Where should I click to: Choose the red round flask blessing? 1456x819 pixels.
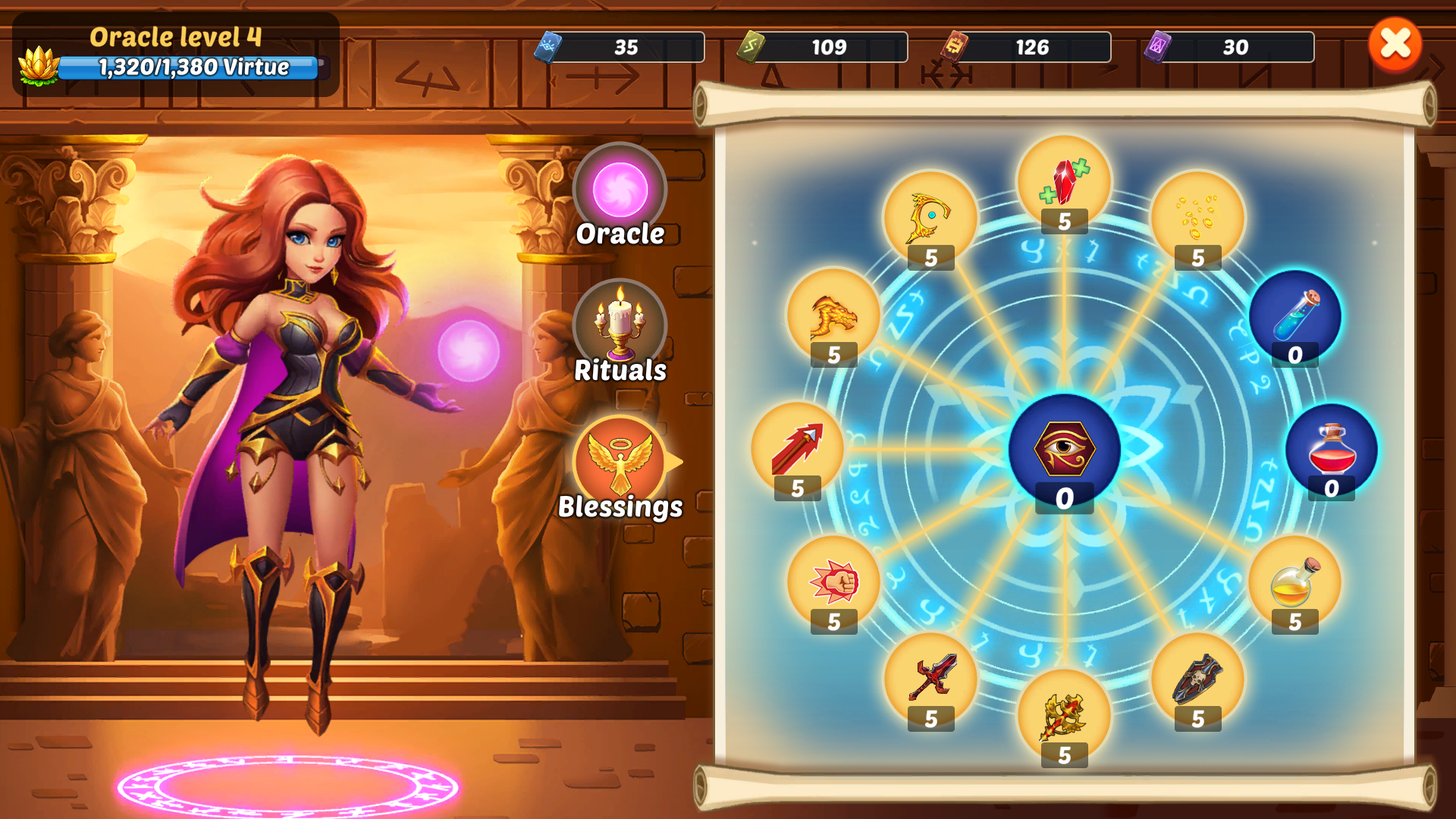[1331, 449]
